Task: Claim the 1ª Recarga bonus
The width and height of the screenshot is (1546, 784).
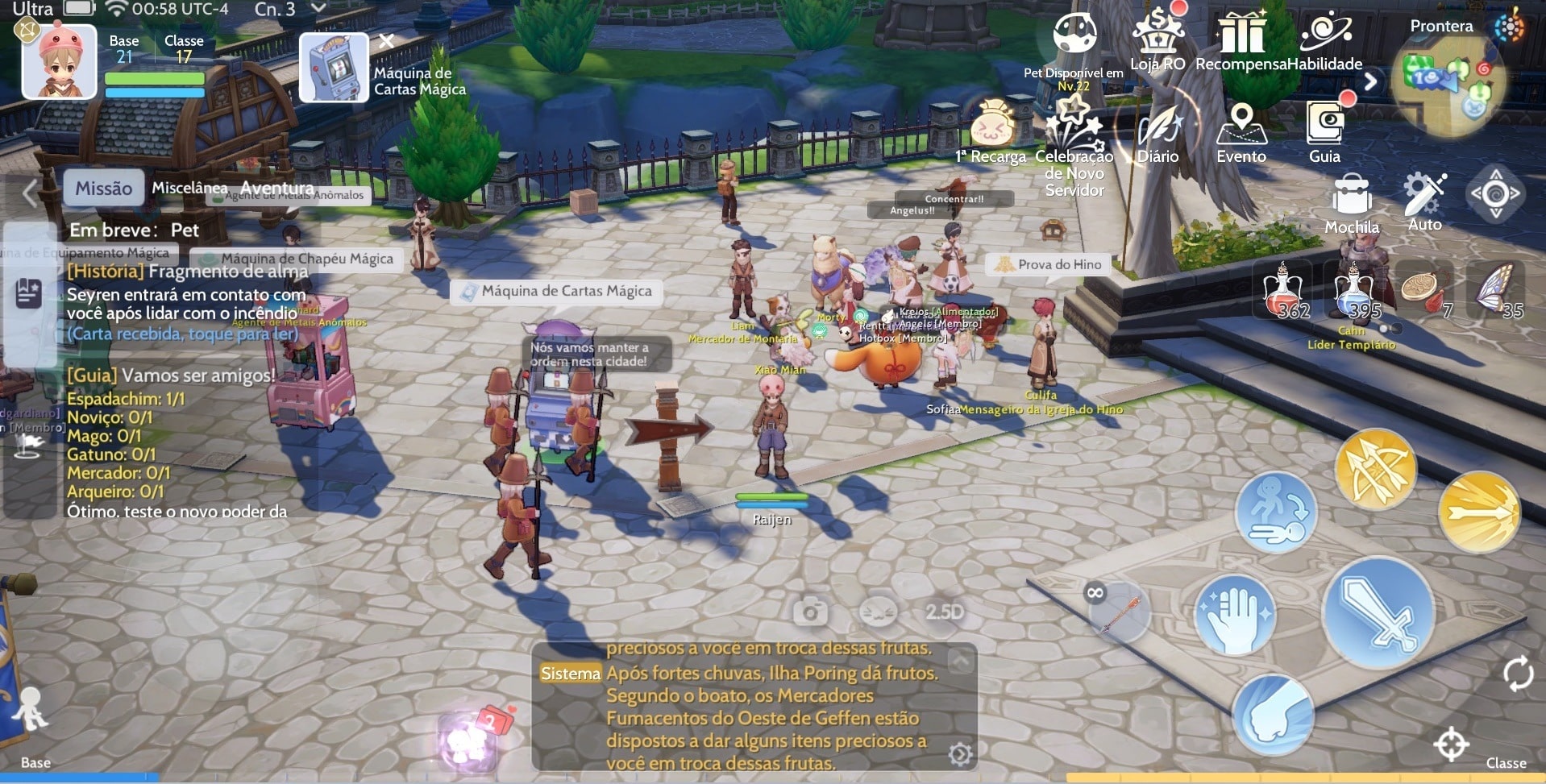Action: (x=991, y=125)
